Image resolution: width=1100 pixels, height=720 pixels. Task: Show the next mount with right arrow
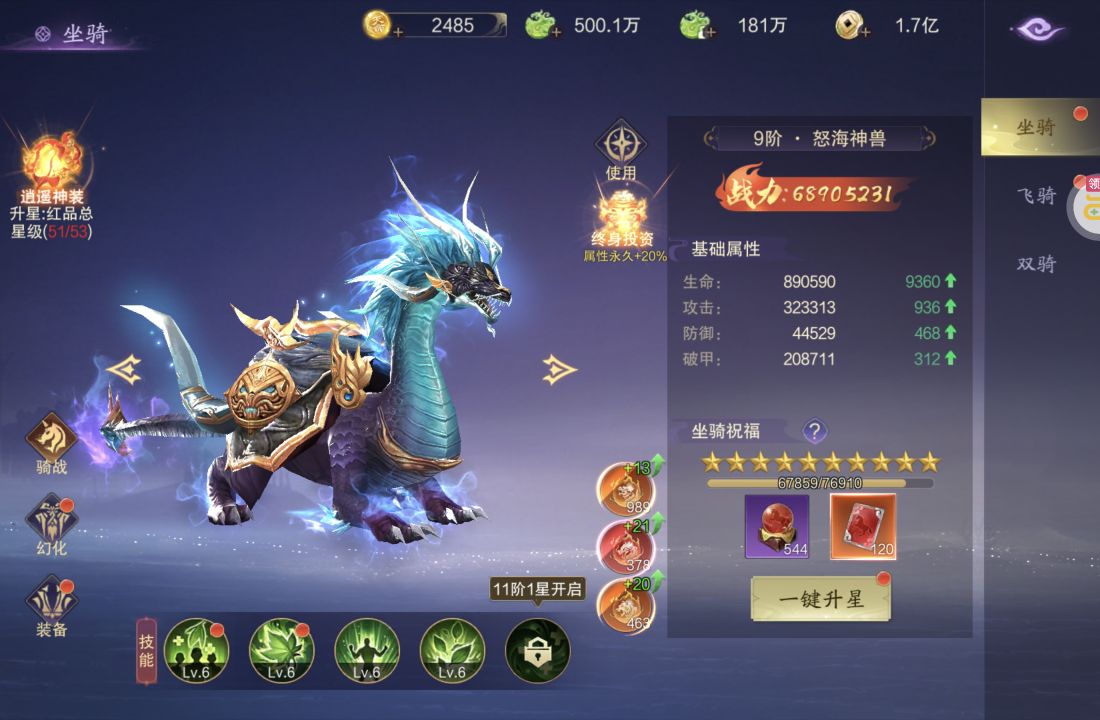558,370
